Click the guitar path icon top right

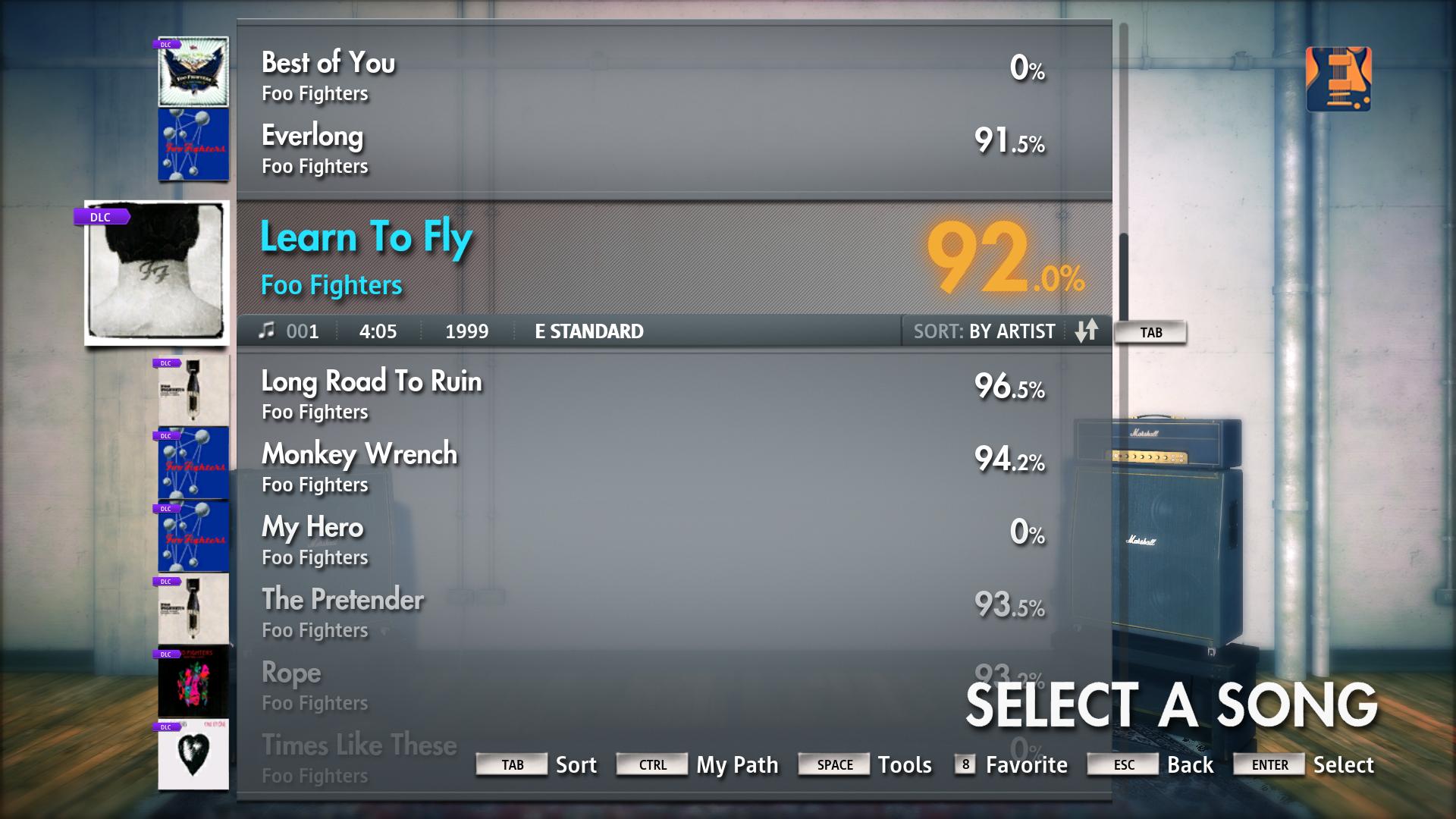tap(1339, 80)
